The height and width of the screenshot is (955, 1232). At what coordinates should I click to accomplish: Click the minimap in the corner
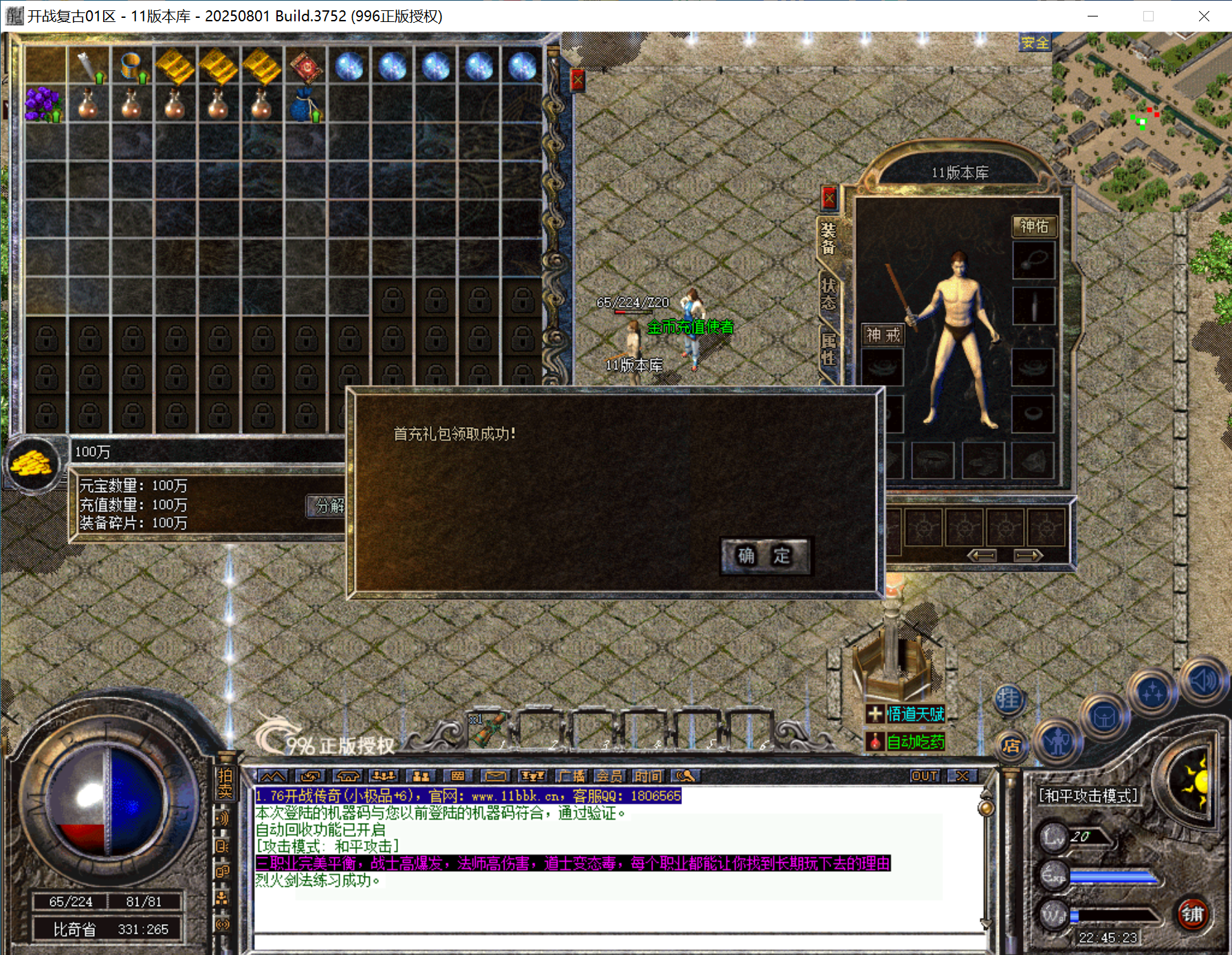1141,121
